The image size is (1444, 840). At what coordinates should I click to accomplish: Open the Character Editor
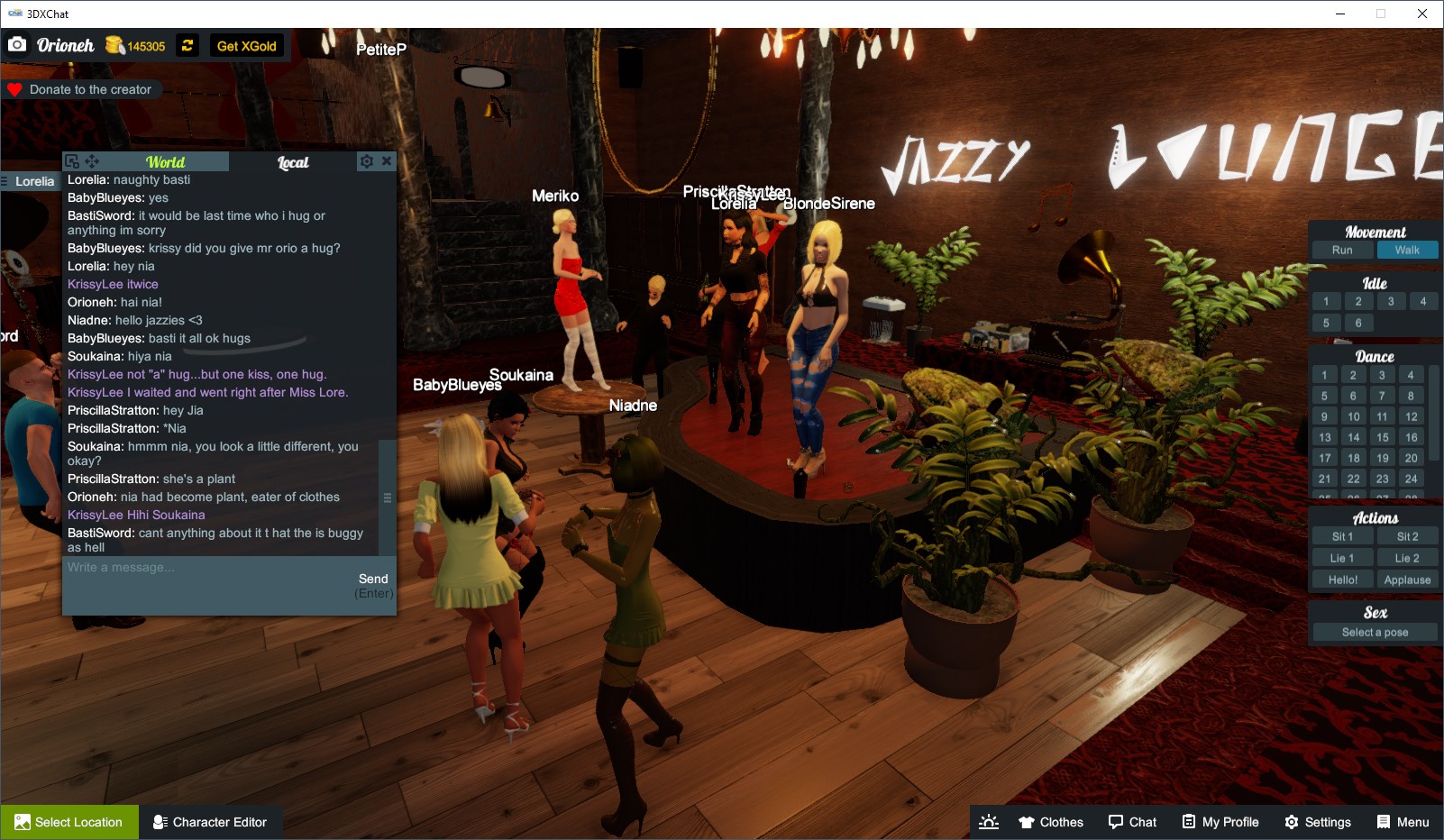(211, 821)
